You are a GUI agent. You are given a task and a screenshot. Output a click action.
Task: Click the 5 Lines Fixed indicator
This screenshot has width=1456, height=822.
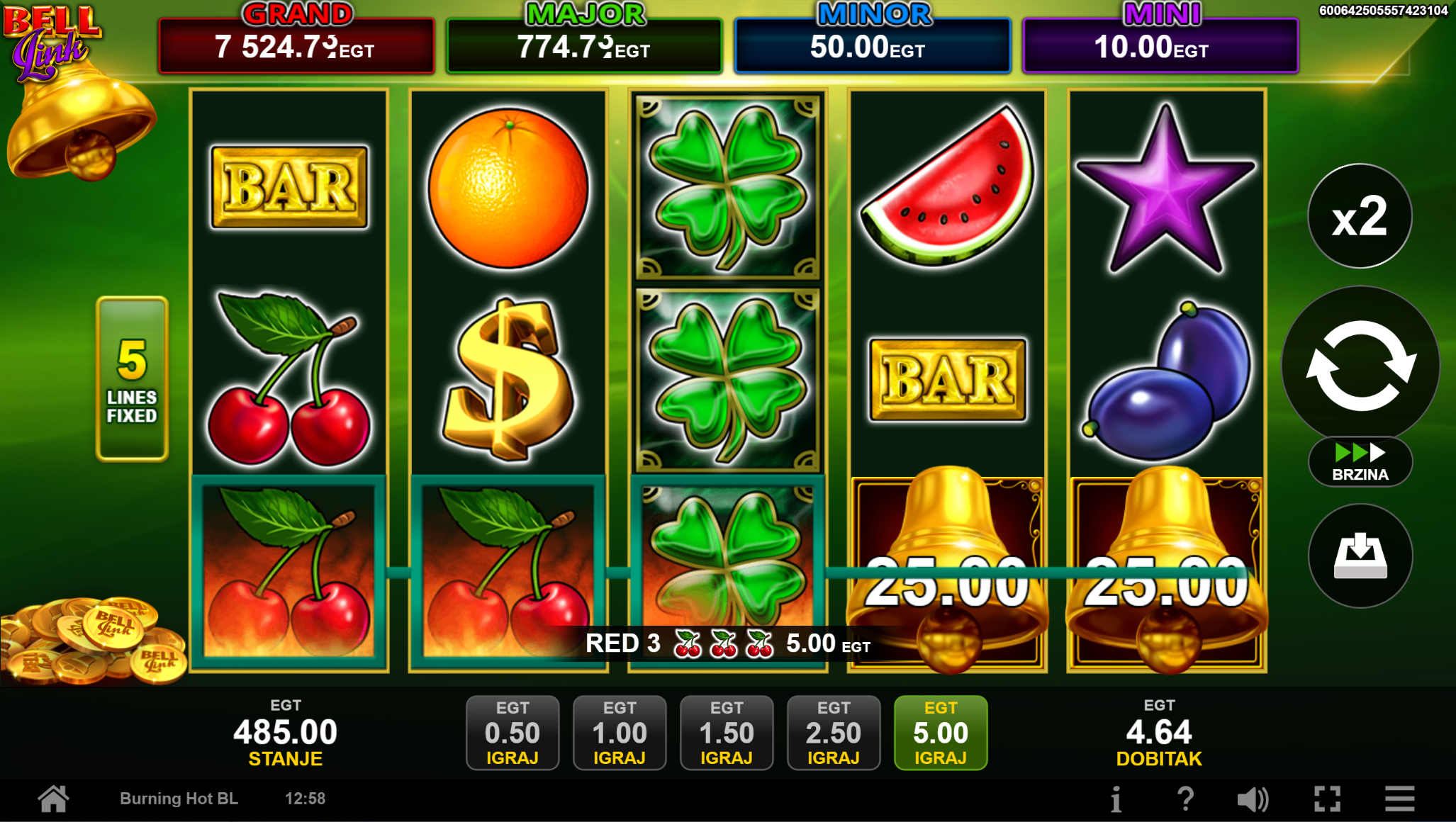133,379
